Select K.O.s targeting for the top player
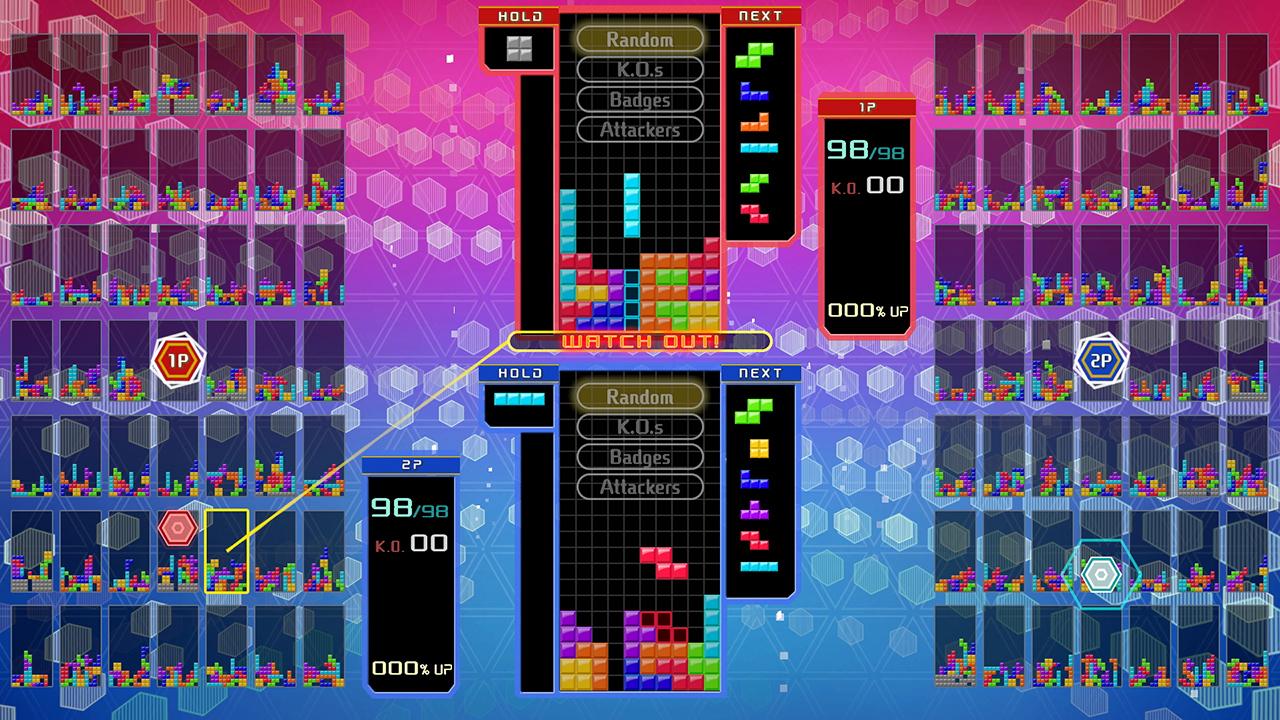 click(x=641, y=70)
